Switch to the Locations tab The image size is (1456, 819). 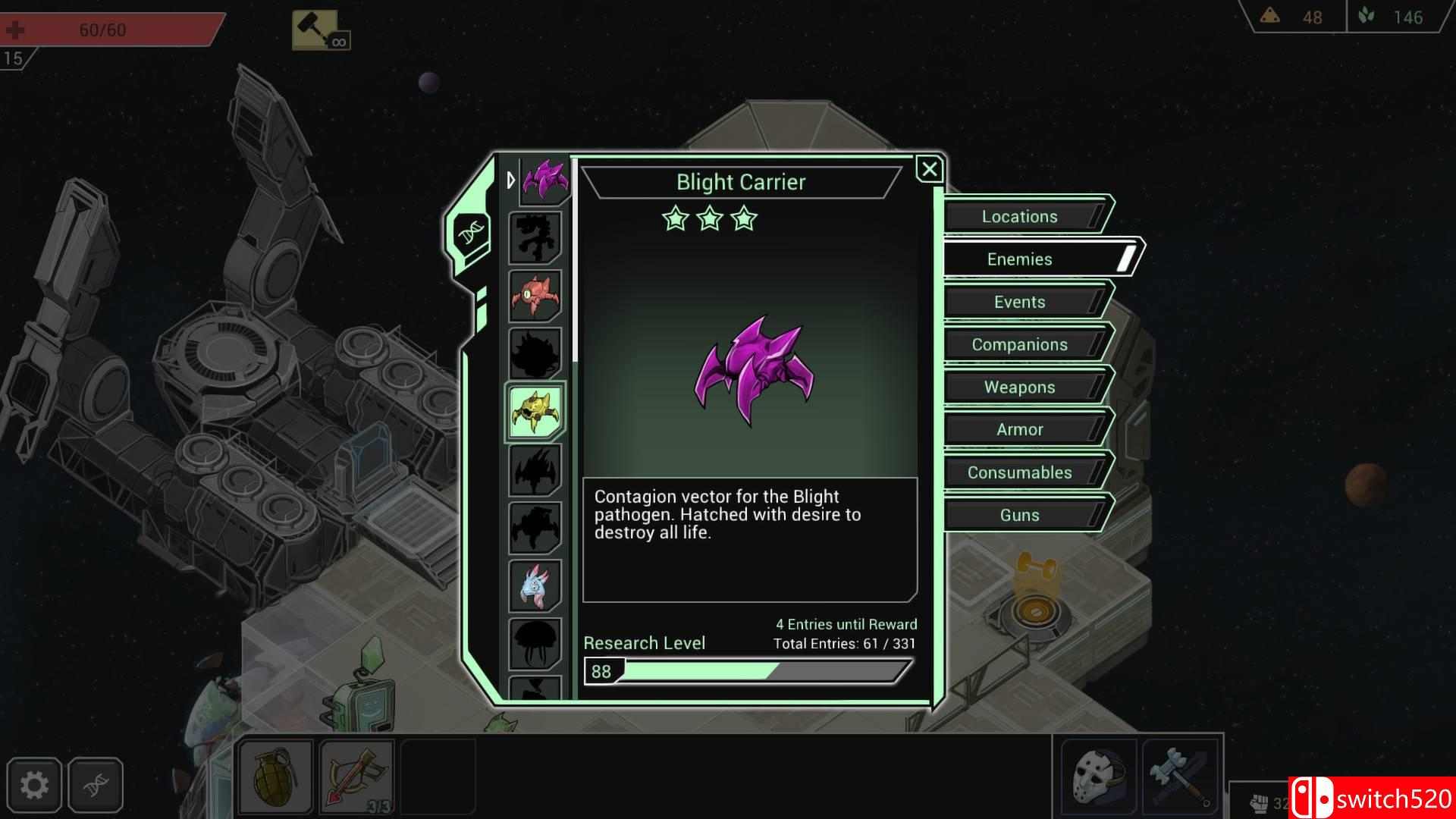point(1019,216)
